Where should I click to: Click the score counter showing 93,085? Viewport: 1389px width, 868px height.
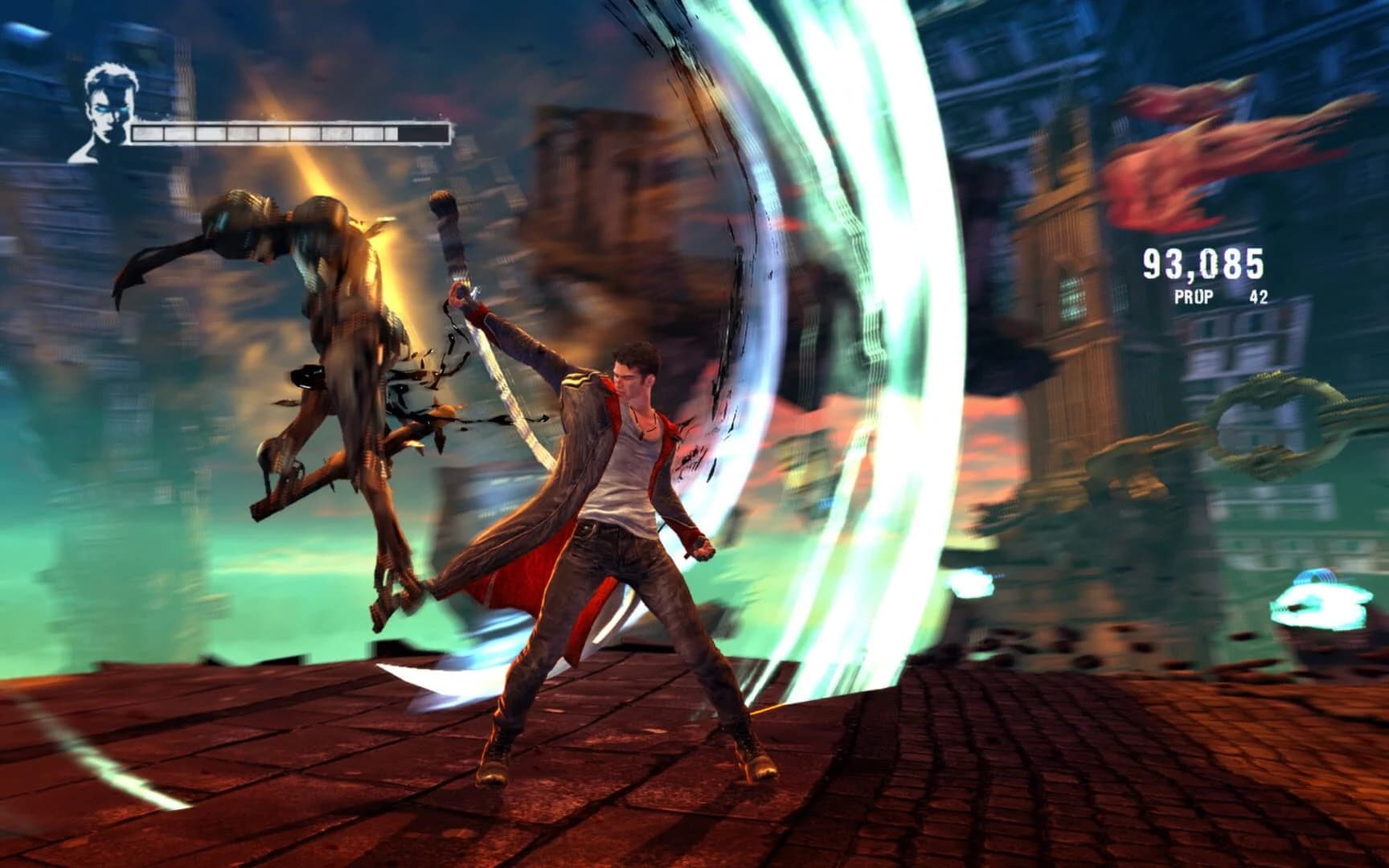1203,263
